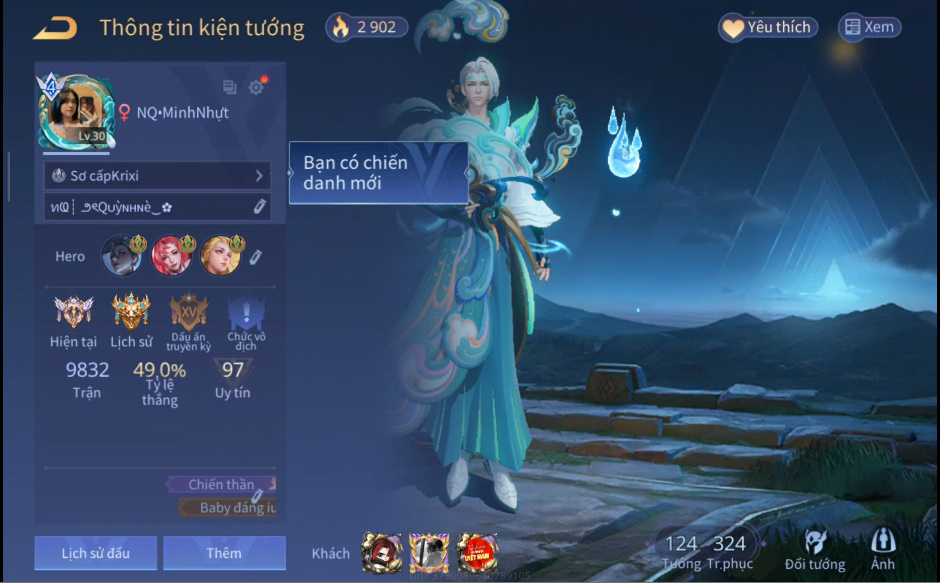Select the player avatar portrait
This screenshot has width=940, height=583.
click(x=72, y=112)
